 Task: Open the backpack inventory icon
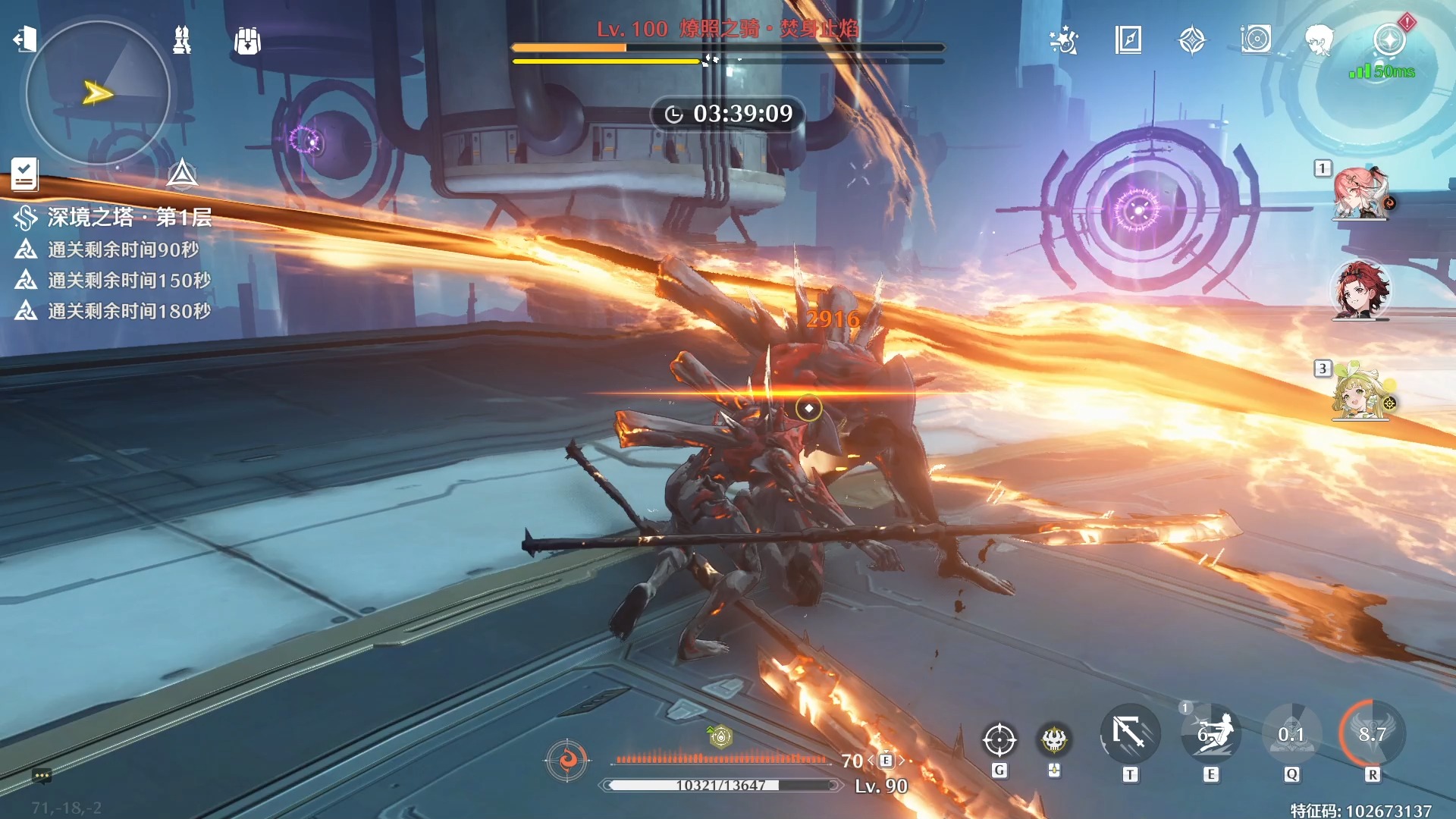[247, 41]
